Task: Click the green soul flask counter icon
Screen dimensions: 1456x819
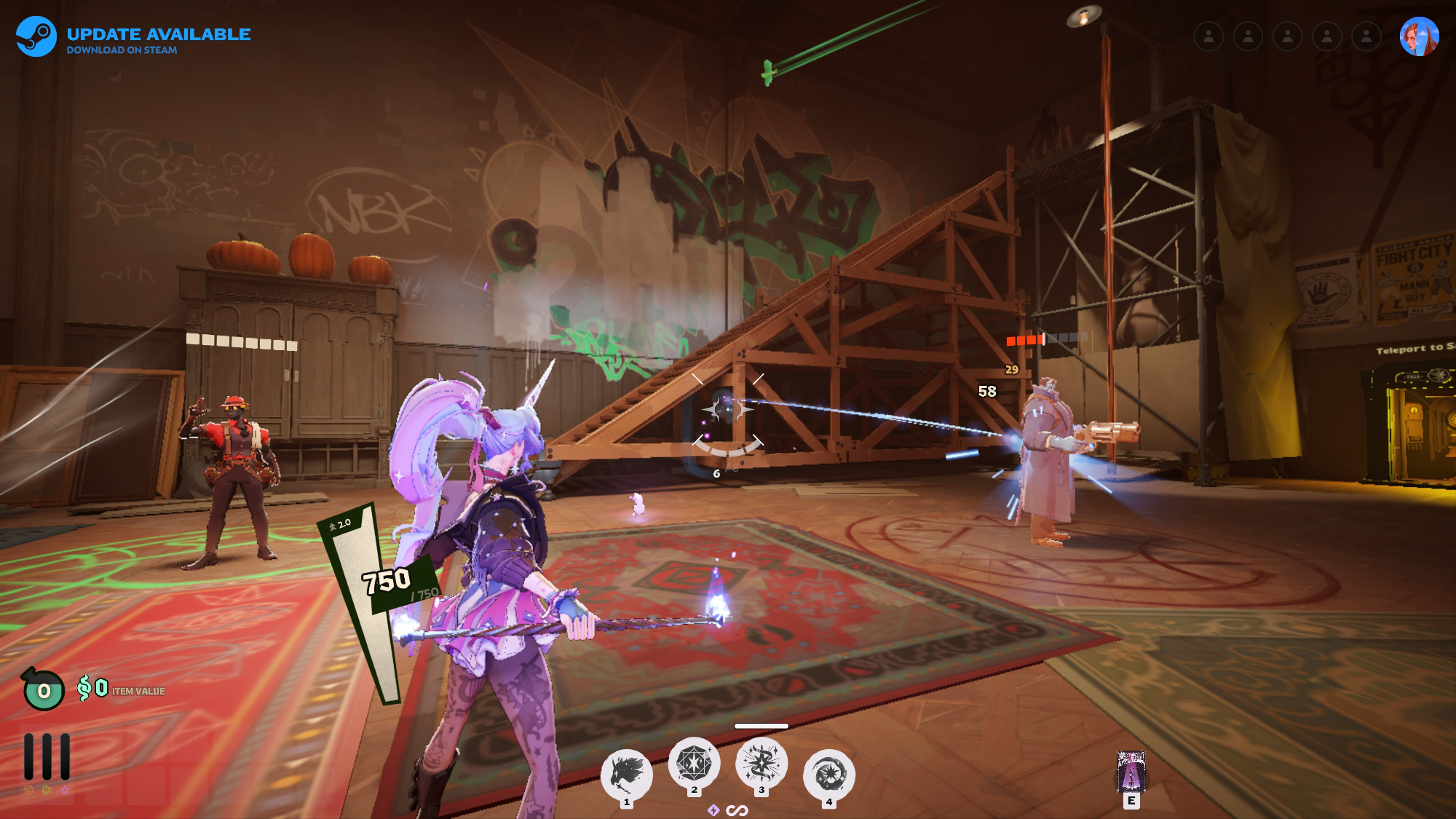Action: point(44,689)
